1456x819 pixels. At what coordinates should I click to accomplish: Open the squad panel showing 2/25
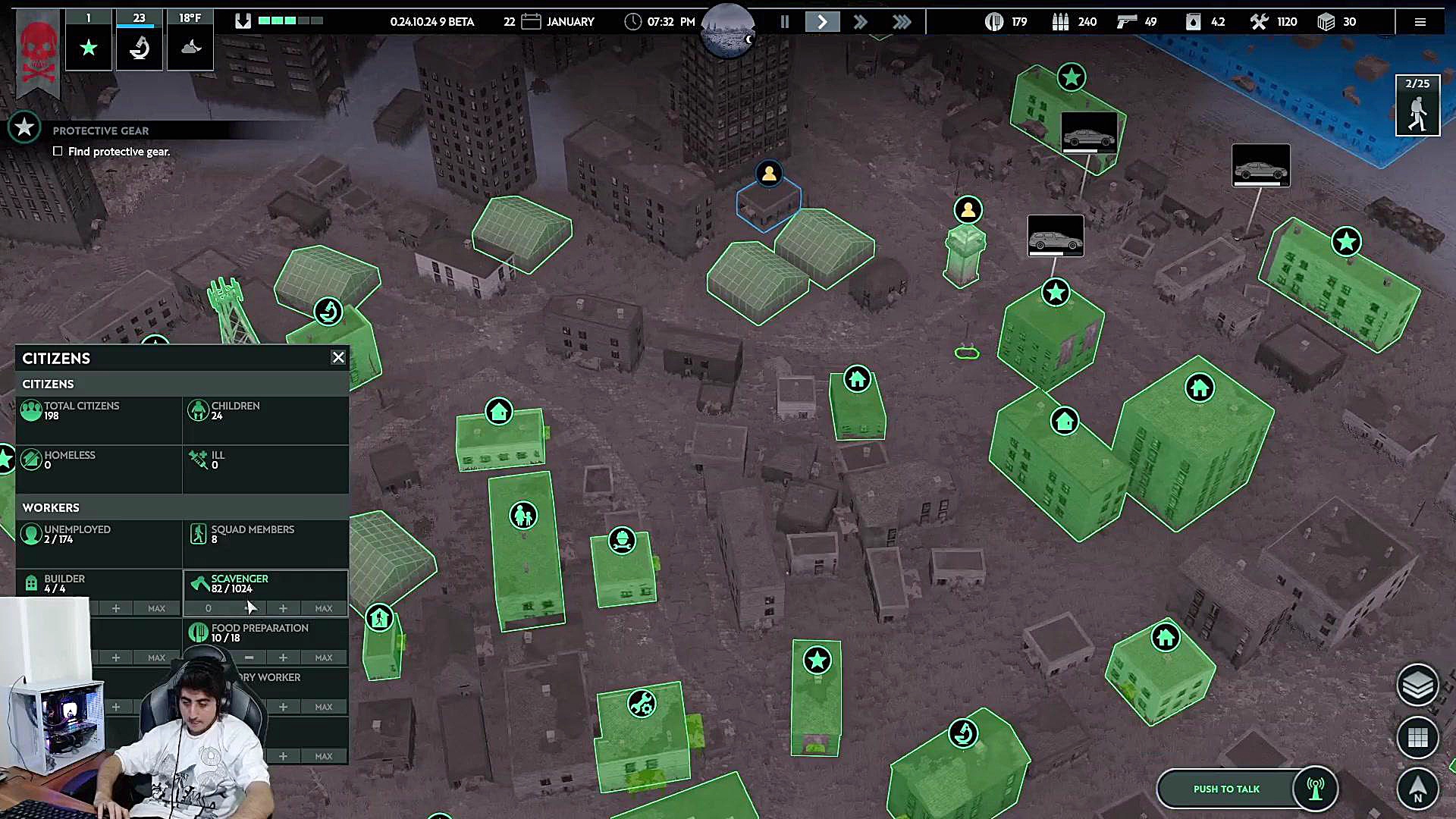click(x=1417, y=106)
